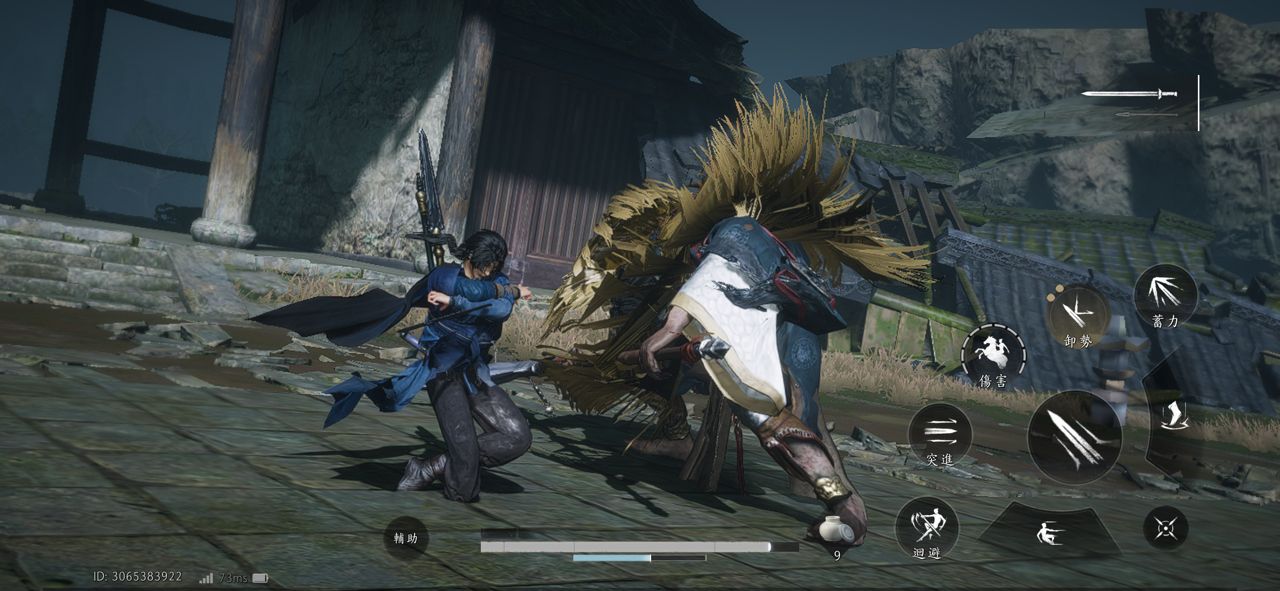
Task: Tap the 輔助 assist button
Action: 405,538
